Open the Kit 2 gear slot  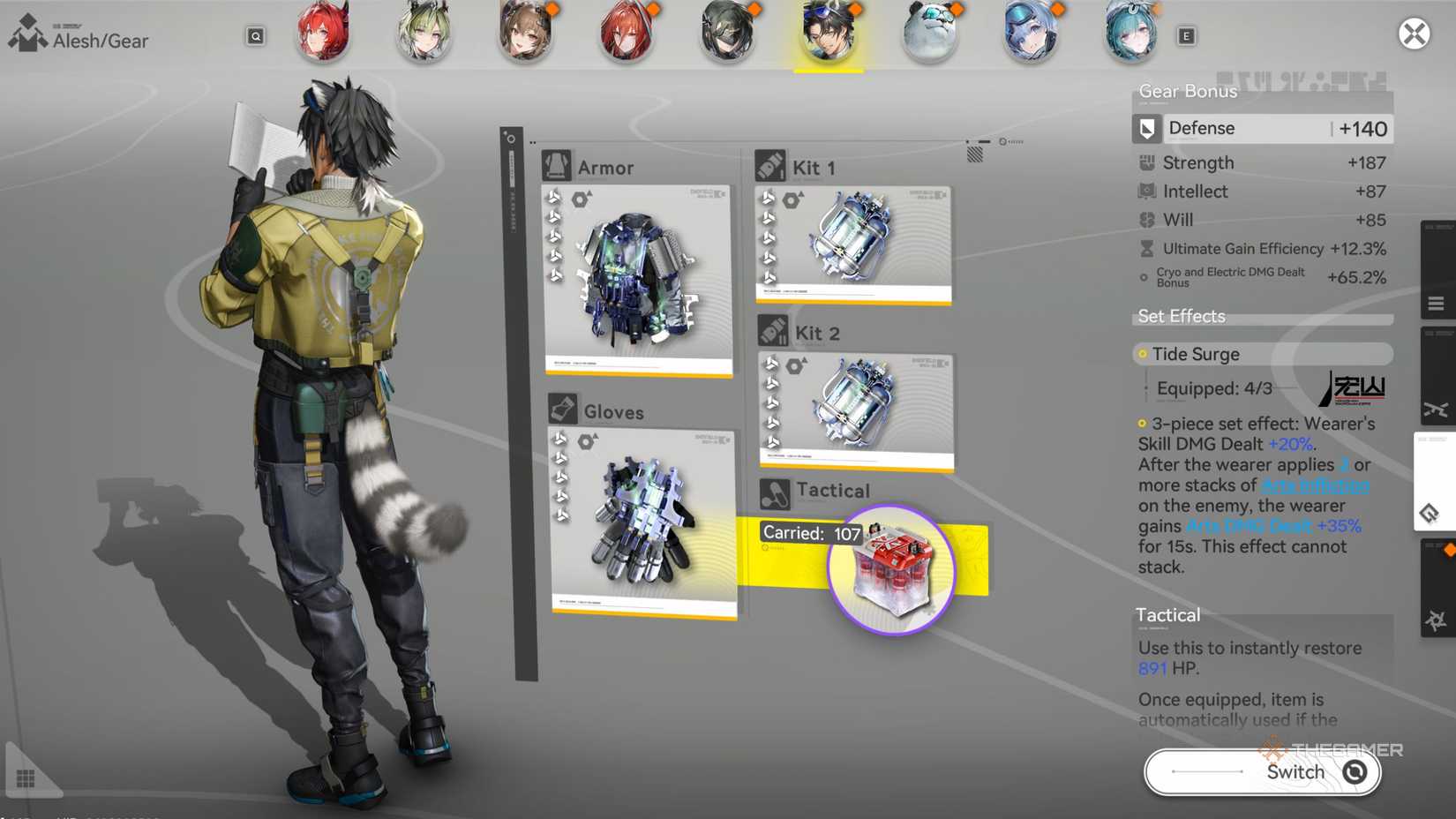855,406
